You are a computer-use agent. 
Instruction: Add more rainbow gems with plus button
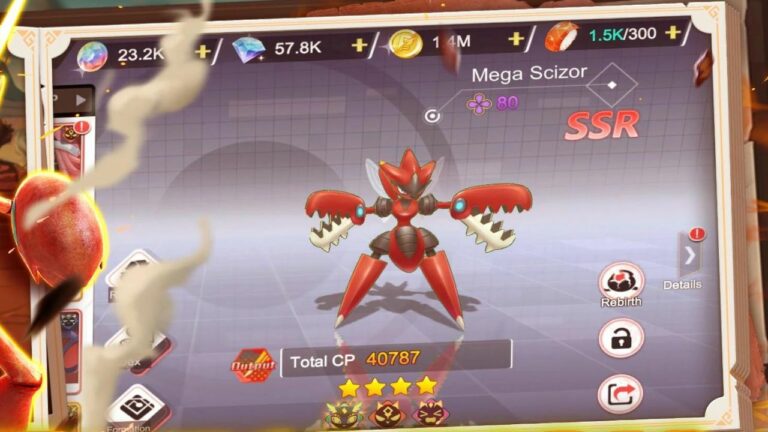(202, 52)
